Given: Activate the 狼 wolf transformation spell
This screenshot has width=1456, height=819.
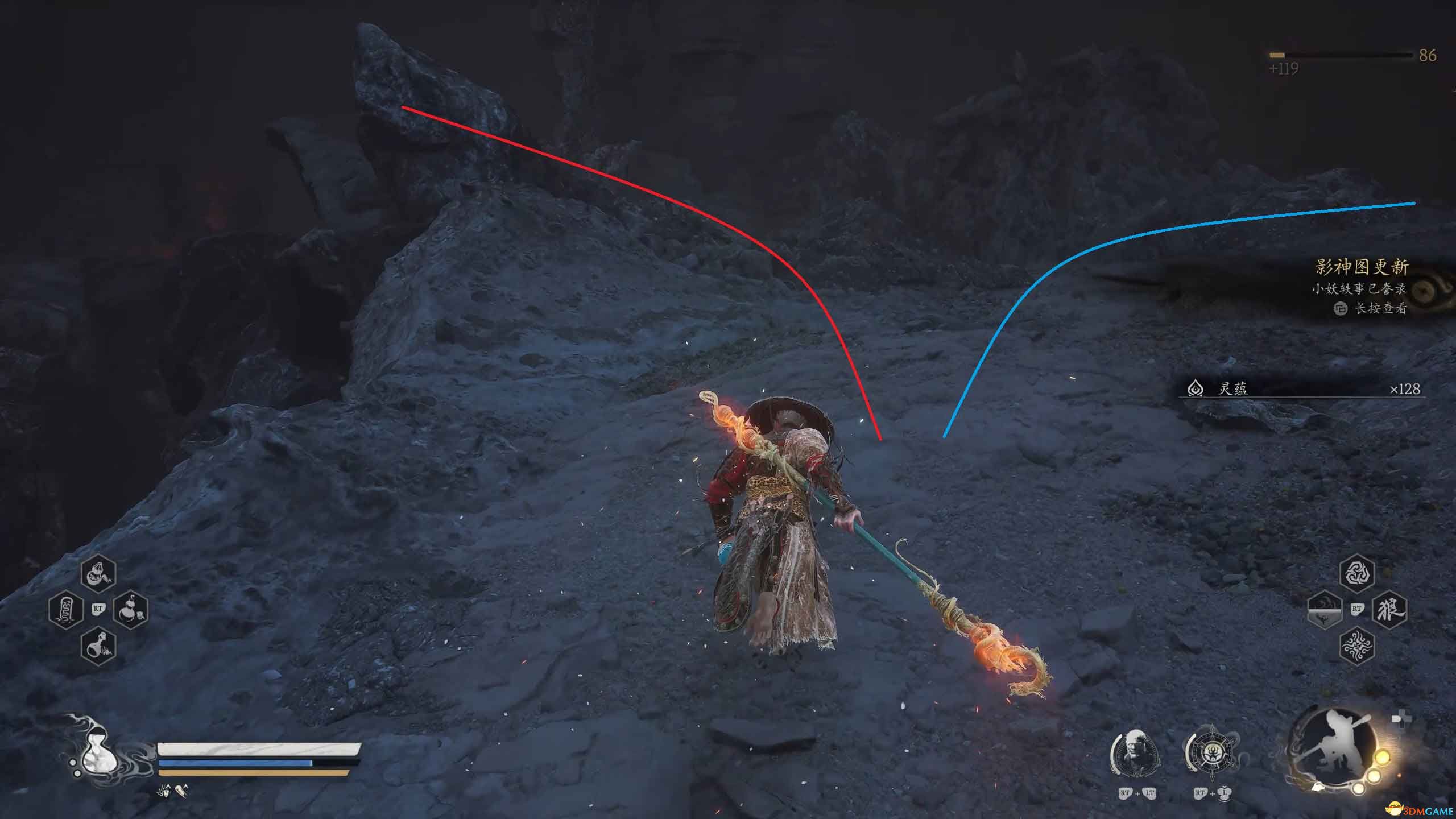Looking at the screenshot, I should click(1389, 609).
